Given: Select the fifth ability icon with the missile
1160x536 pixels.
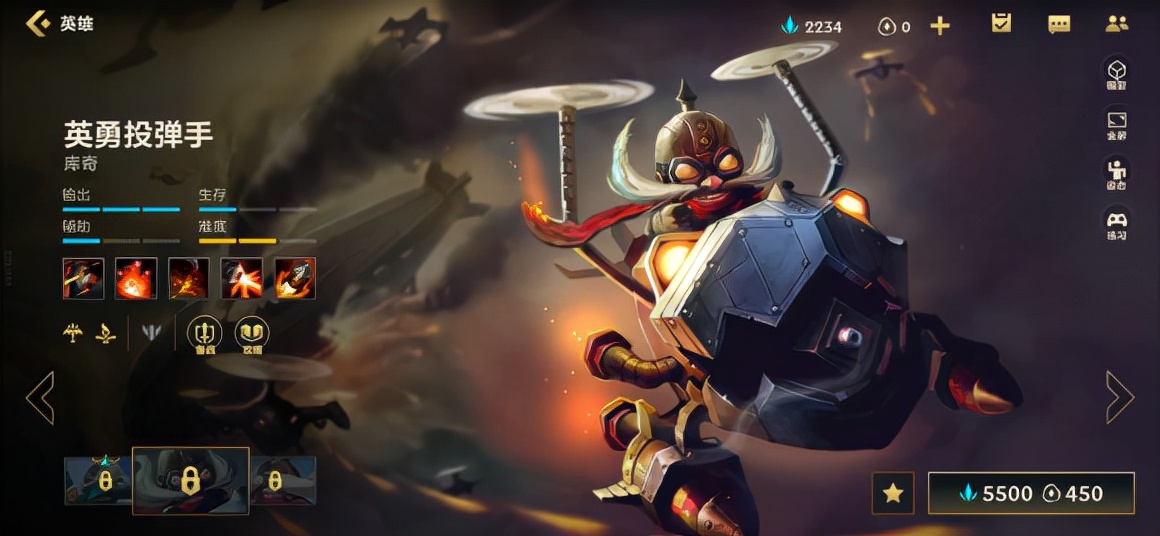Looking at the screenshot, I should (295, 278).
